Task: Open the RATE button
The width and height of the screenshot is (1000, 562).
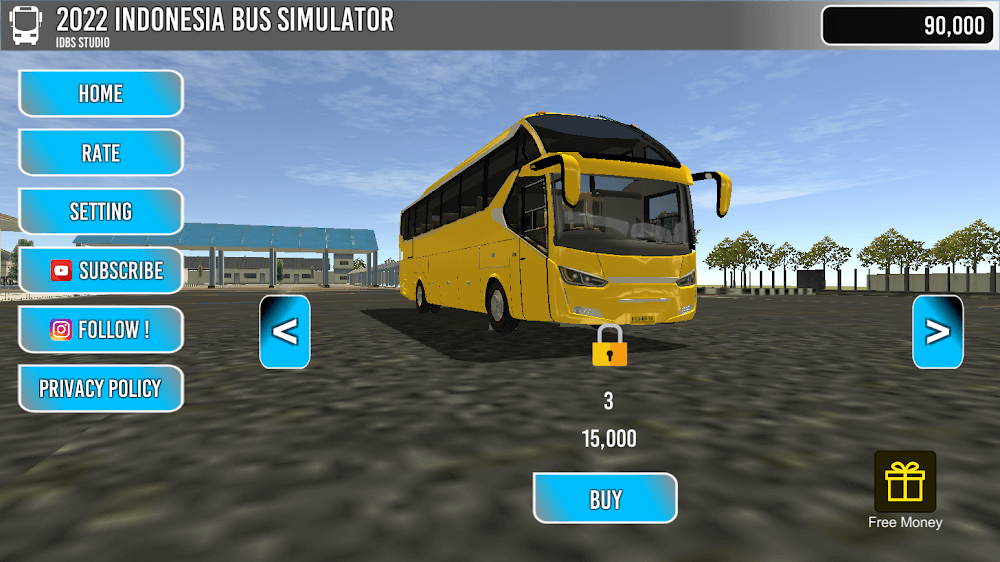Action: coord(100,153)
